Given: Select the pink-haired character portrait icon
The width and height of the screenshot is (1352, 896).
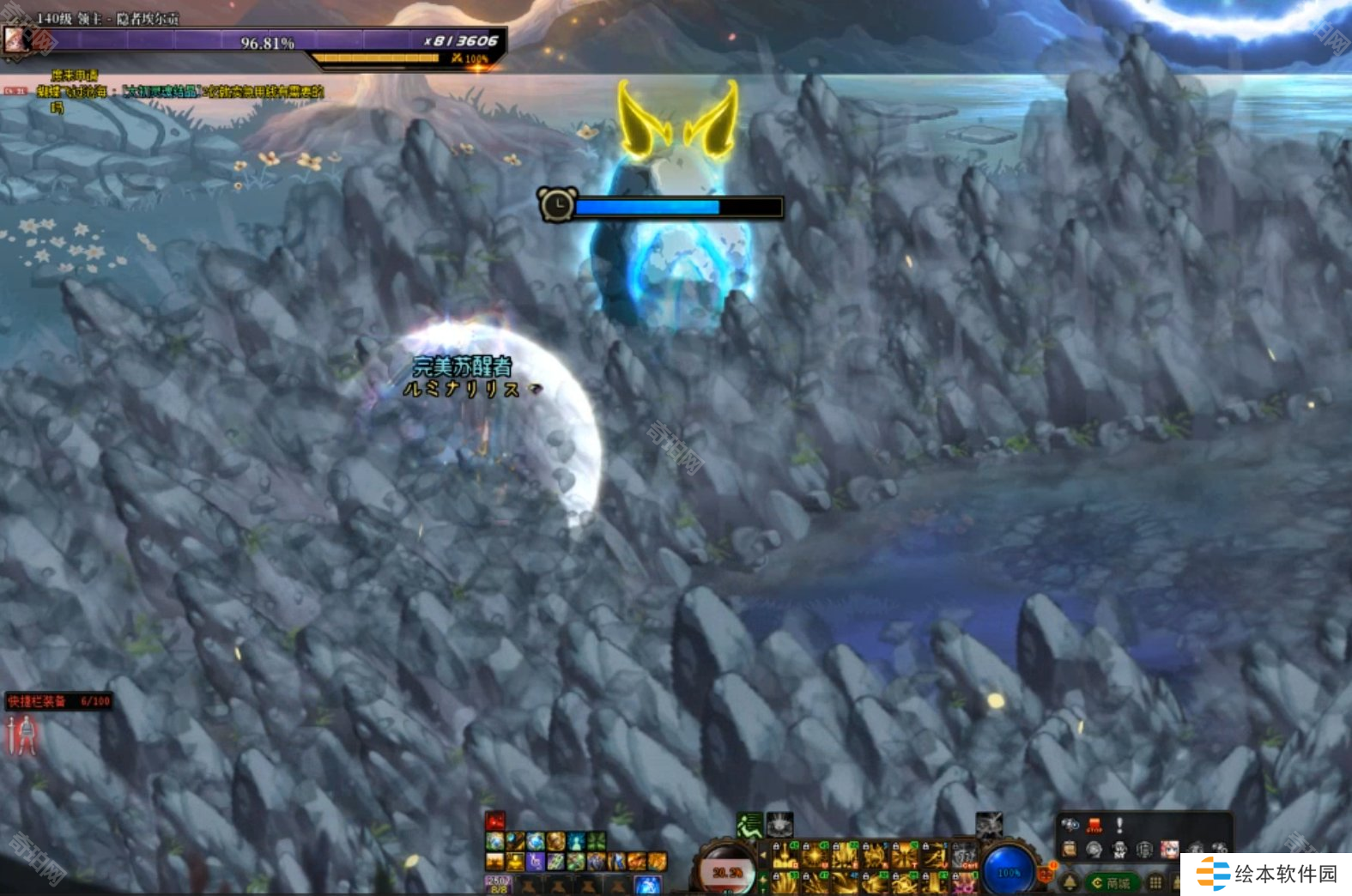Looking at the screenshot, I should (1169, 851).
